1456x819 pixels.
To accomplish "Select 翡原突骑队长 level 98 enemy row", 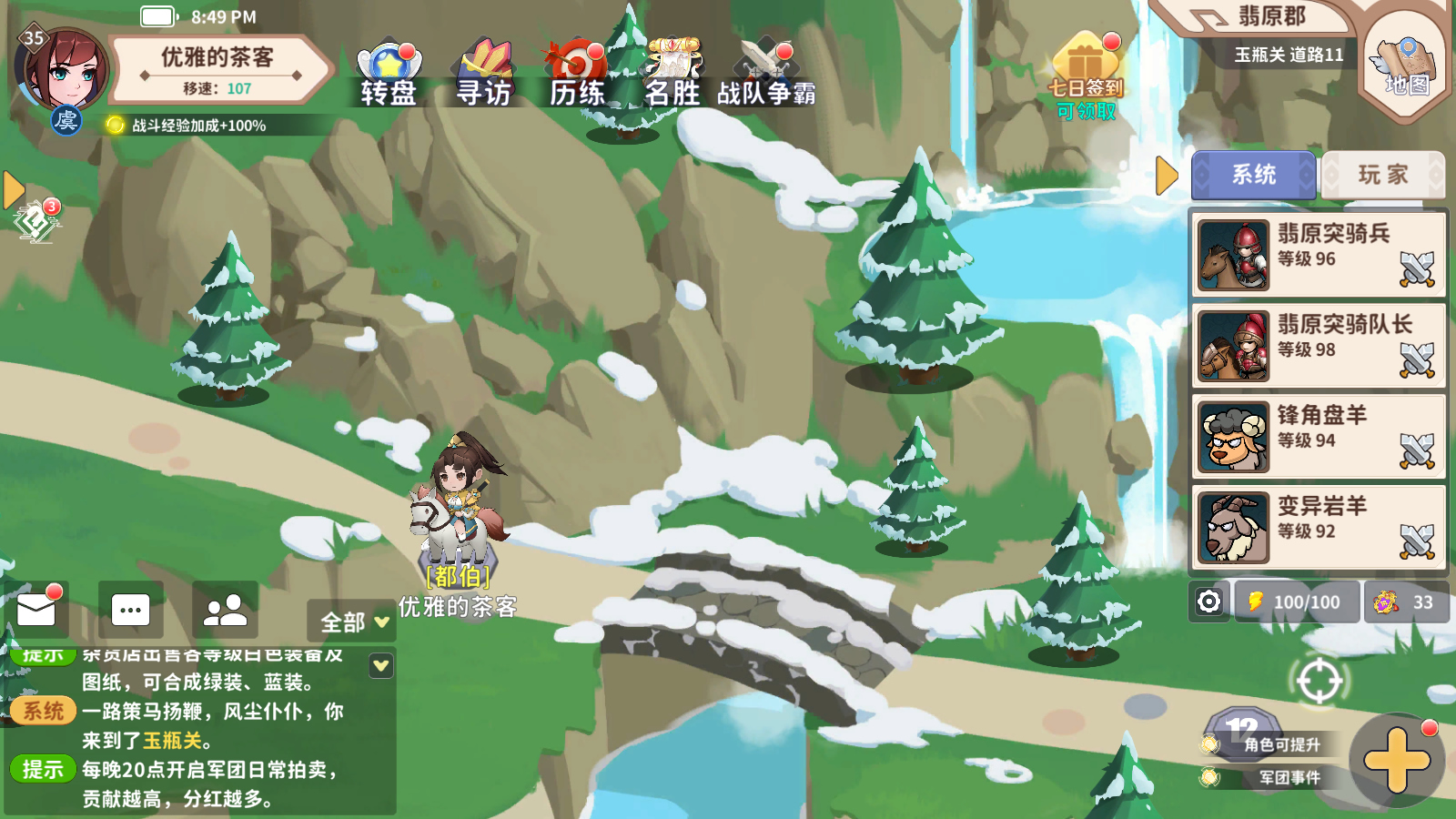I will click(1318, 346).
